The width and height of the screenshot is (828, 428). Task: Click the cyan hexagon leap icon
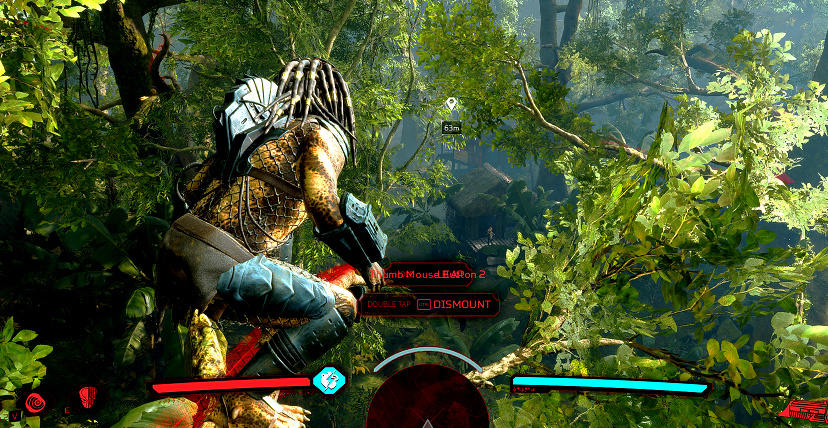328,380
